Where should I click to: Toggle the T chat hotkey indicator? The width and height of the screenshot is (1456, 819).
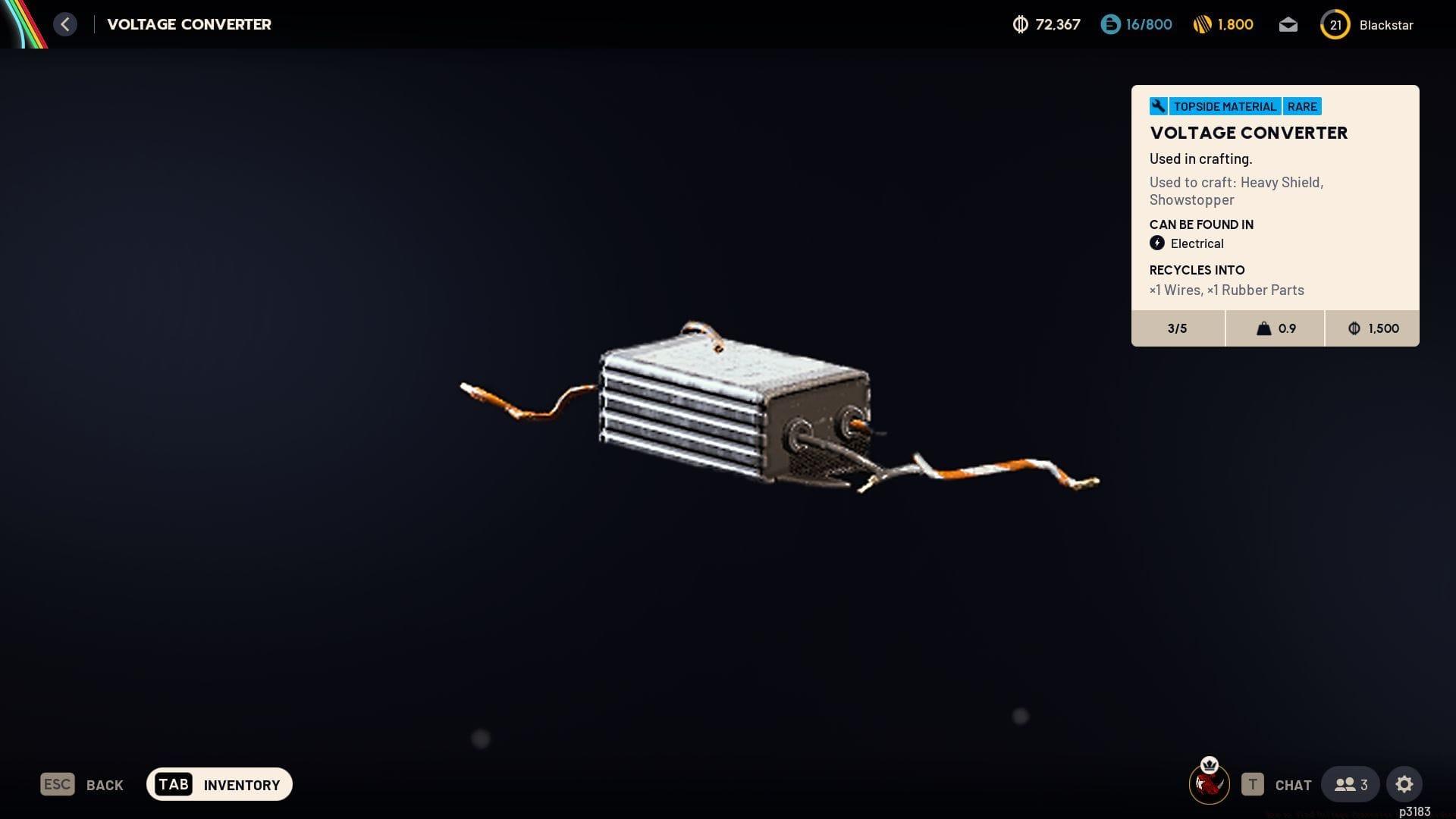pos(1253,785)
